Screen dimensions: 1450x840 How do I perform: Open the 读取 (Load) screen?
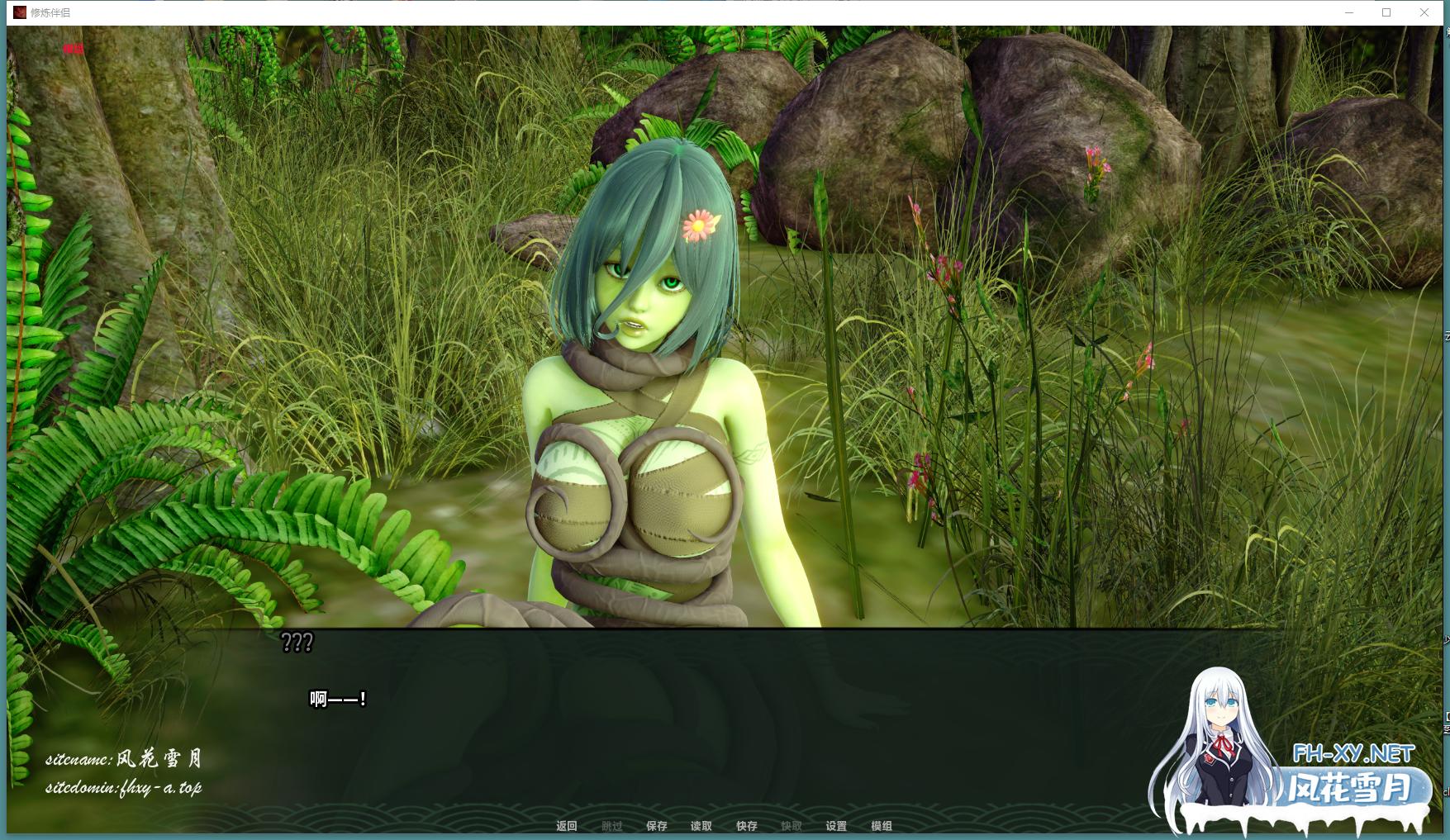click(701, 826)
